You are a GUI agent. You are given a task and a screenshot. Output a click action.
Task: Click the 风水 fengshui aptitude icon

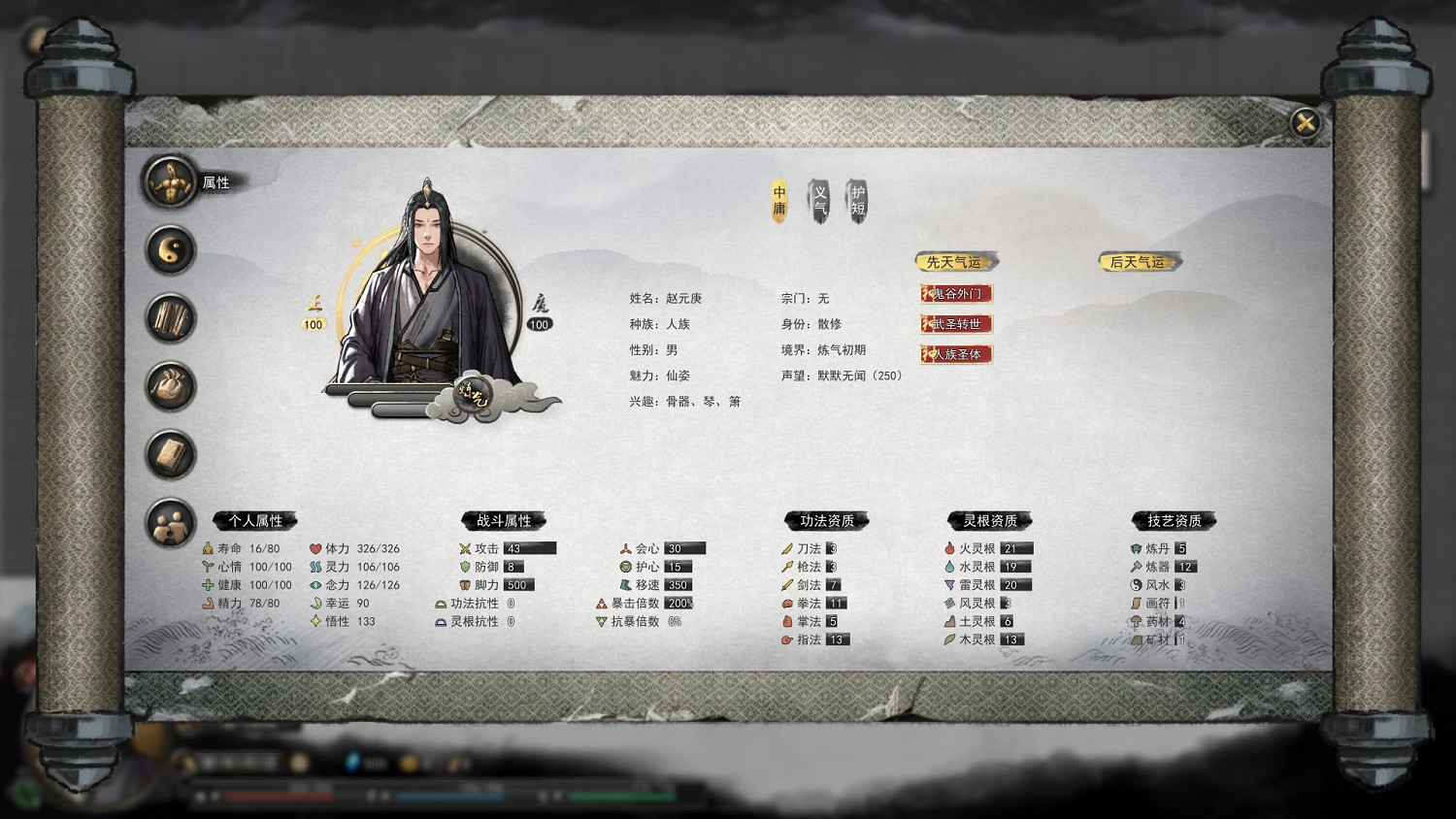pyautogui.click(x=1137, y=585)
